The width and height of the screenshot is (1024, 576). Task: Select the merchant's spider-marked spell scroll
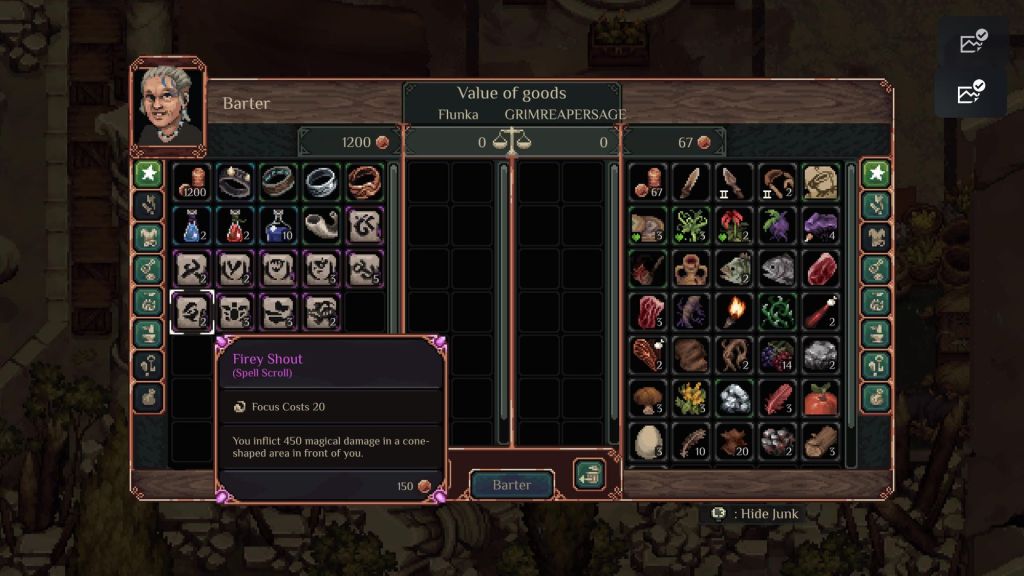coord(234,312)
